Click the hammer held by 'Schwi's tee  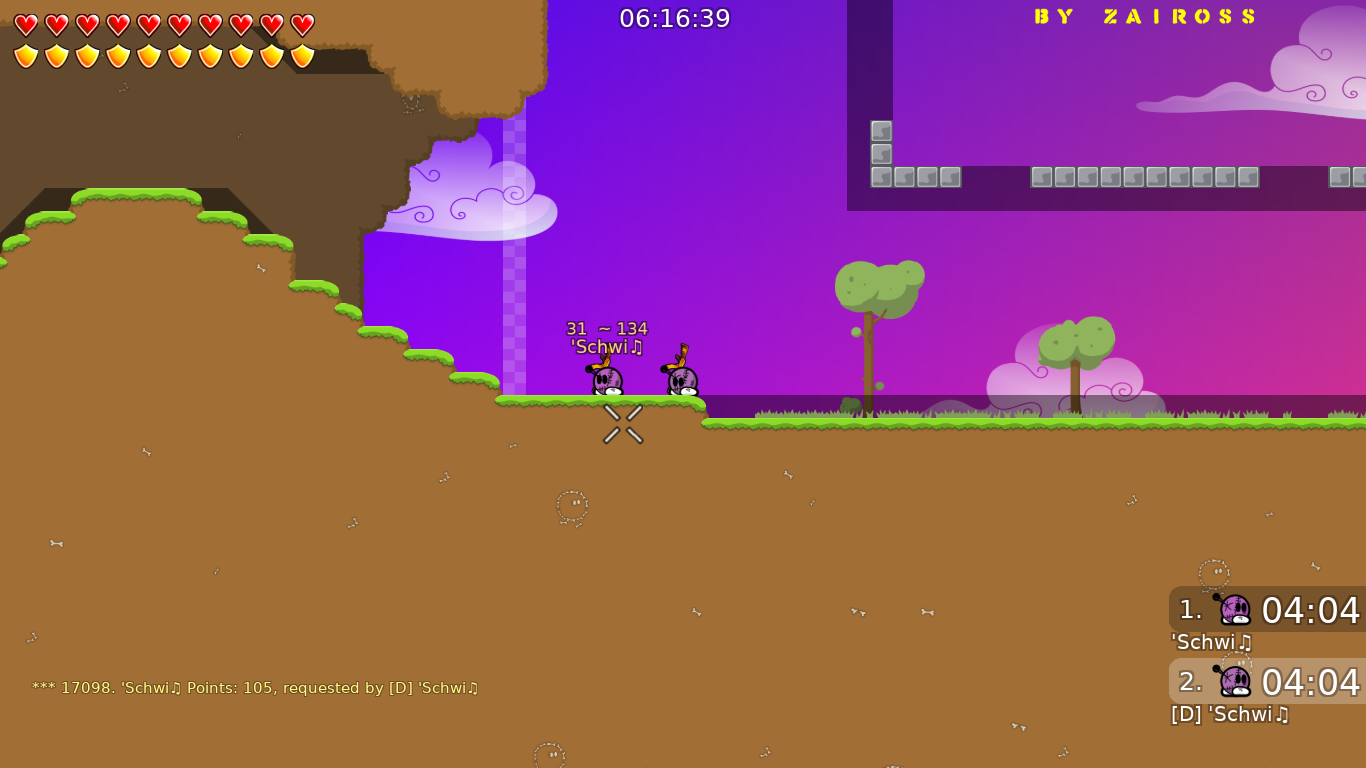tap(603, 362)
